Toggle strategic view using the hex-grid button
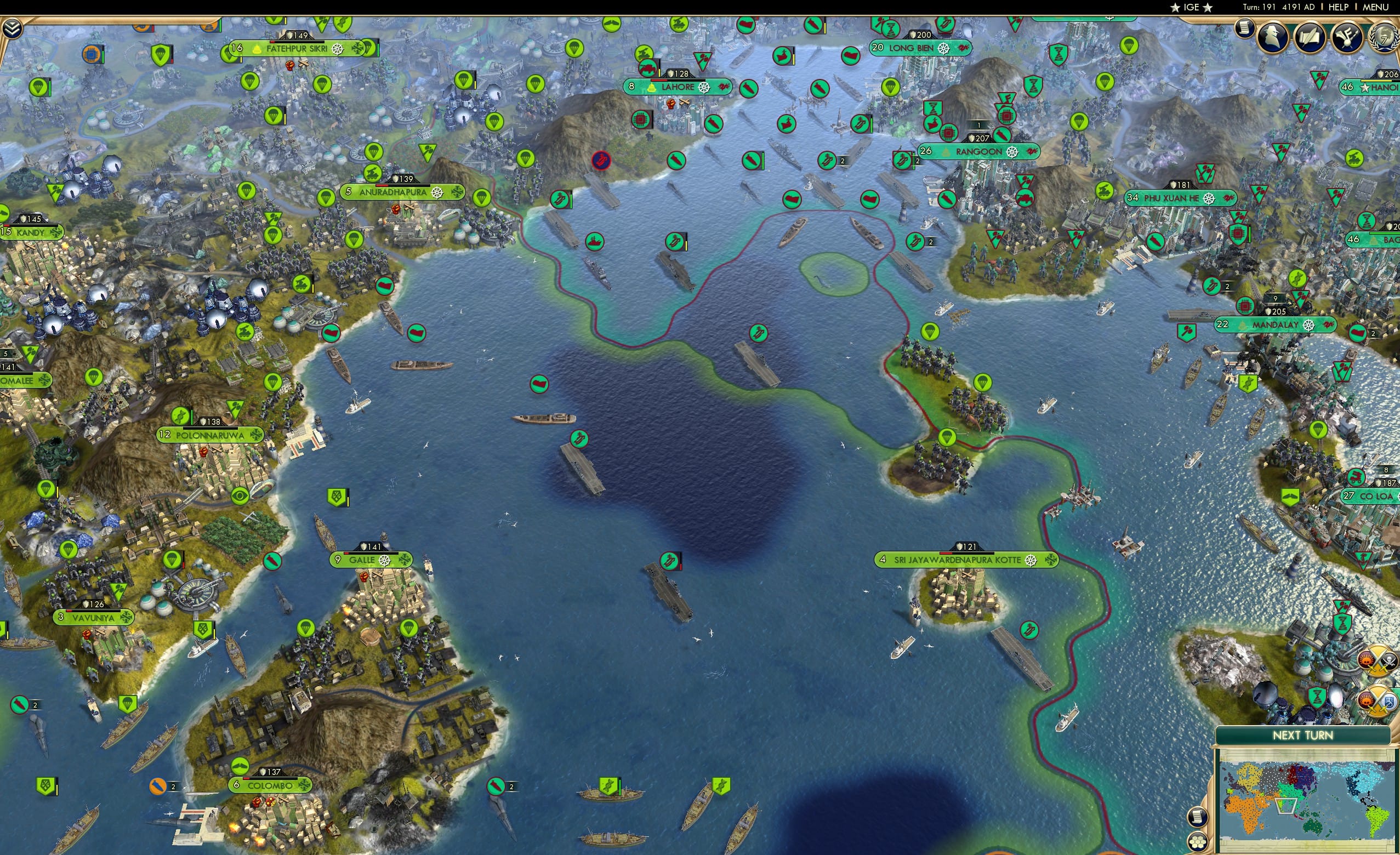The image size is (1400, 855). pos(1198,842)
